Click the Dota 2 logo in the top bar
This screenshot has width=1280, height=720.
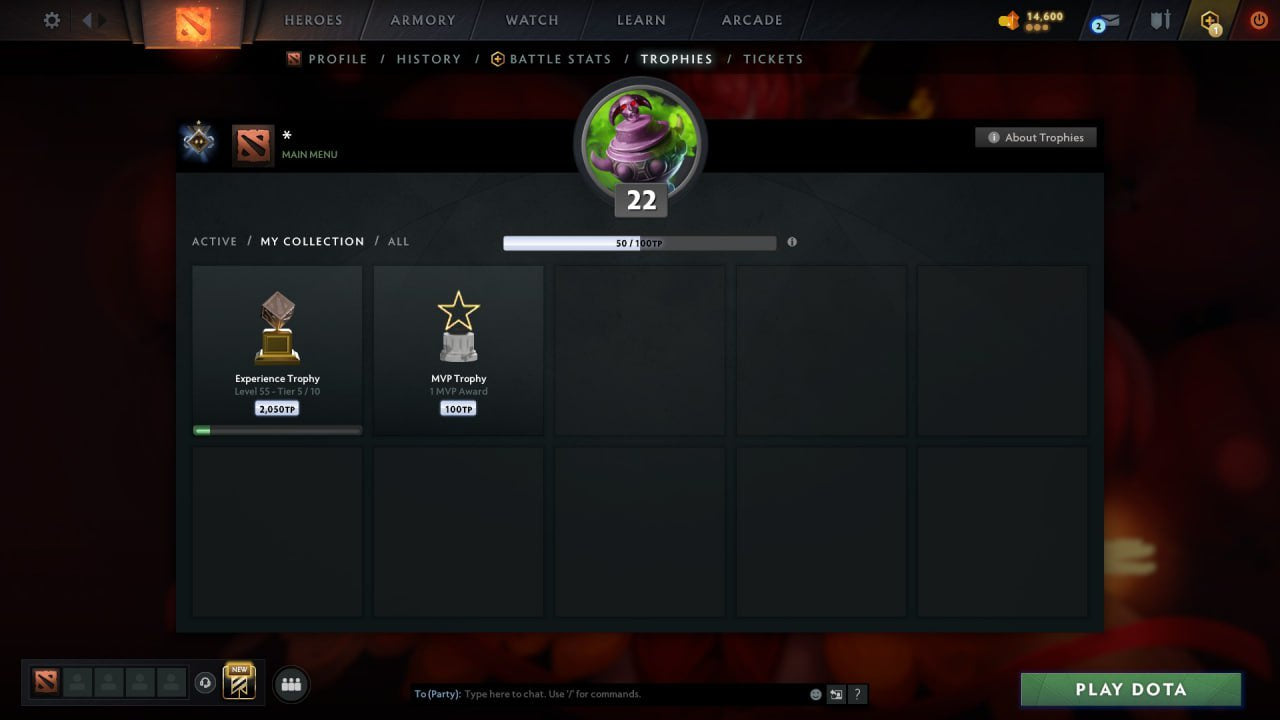195,20
